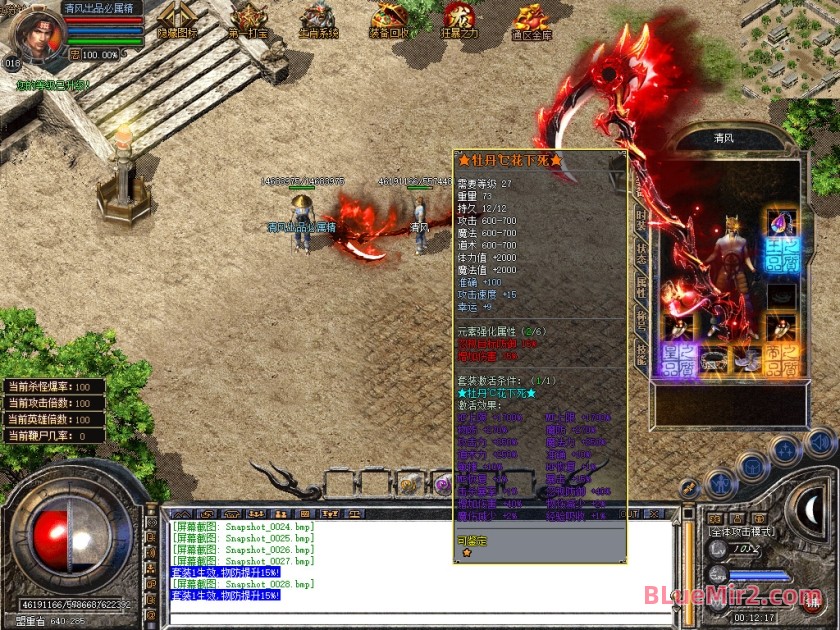Select the orange 帝品之质 equipment slot
The height and width of the screenshot is (630, 840).
tap(781, 360)
